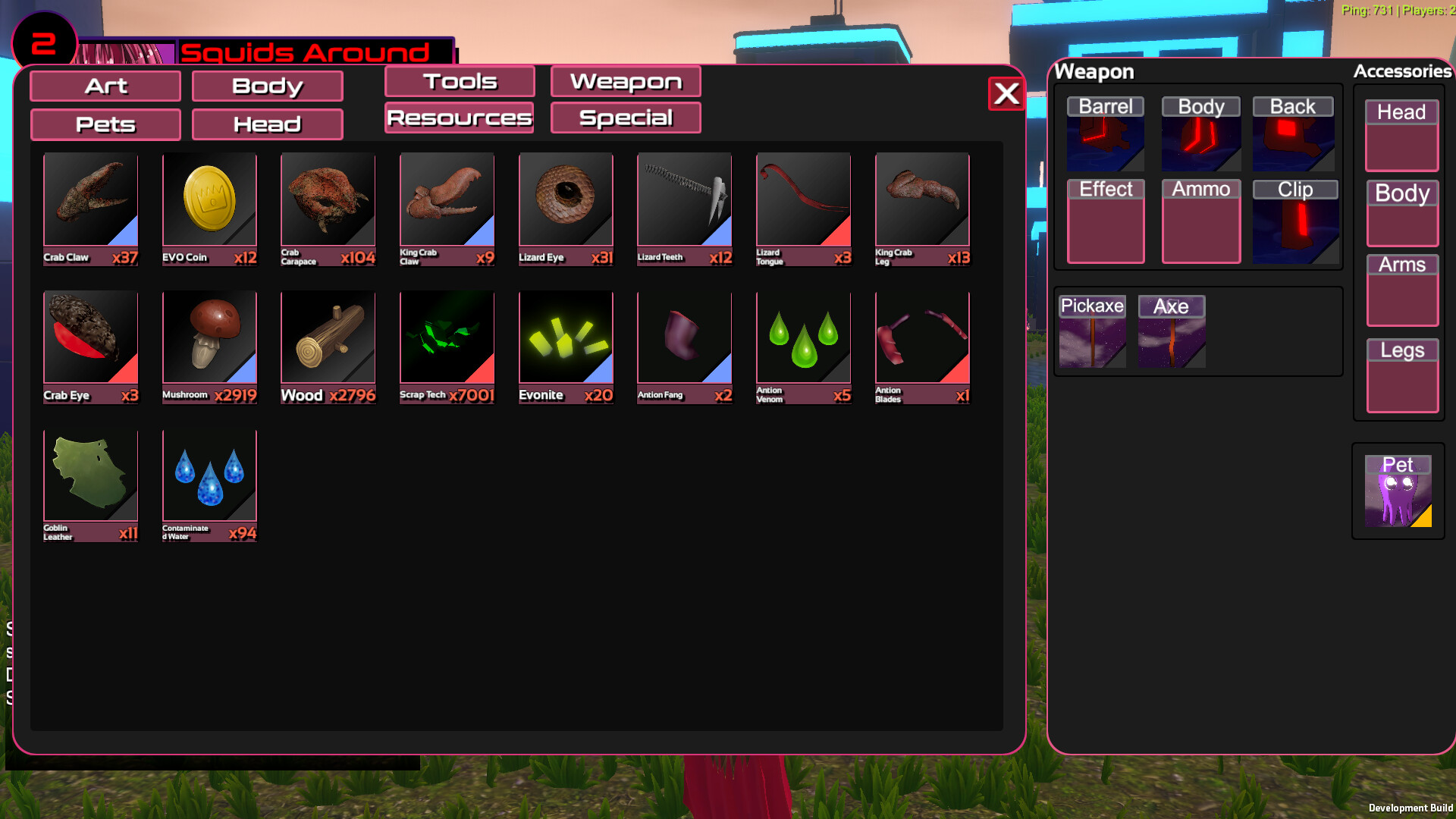Open the Weapon category tab
Image resolution: width=1456 pixels, height=819 pixels.
coord(625,81)
